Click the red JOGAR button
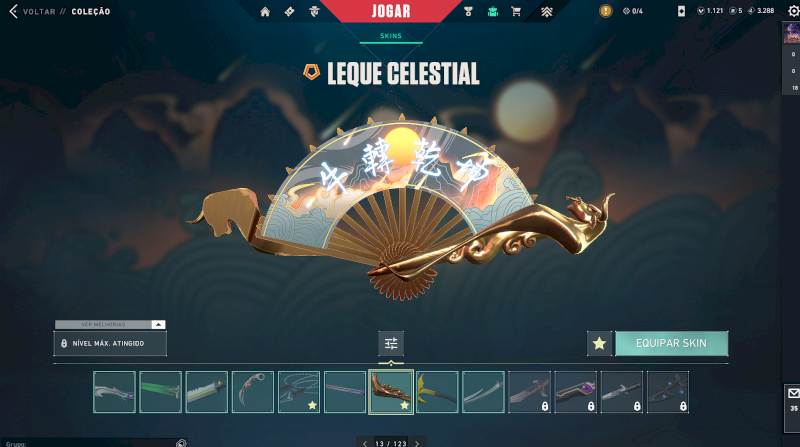800x447 pixels. [x=391, y=11]
